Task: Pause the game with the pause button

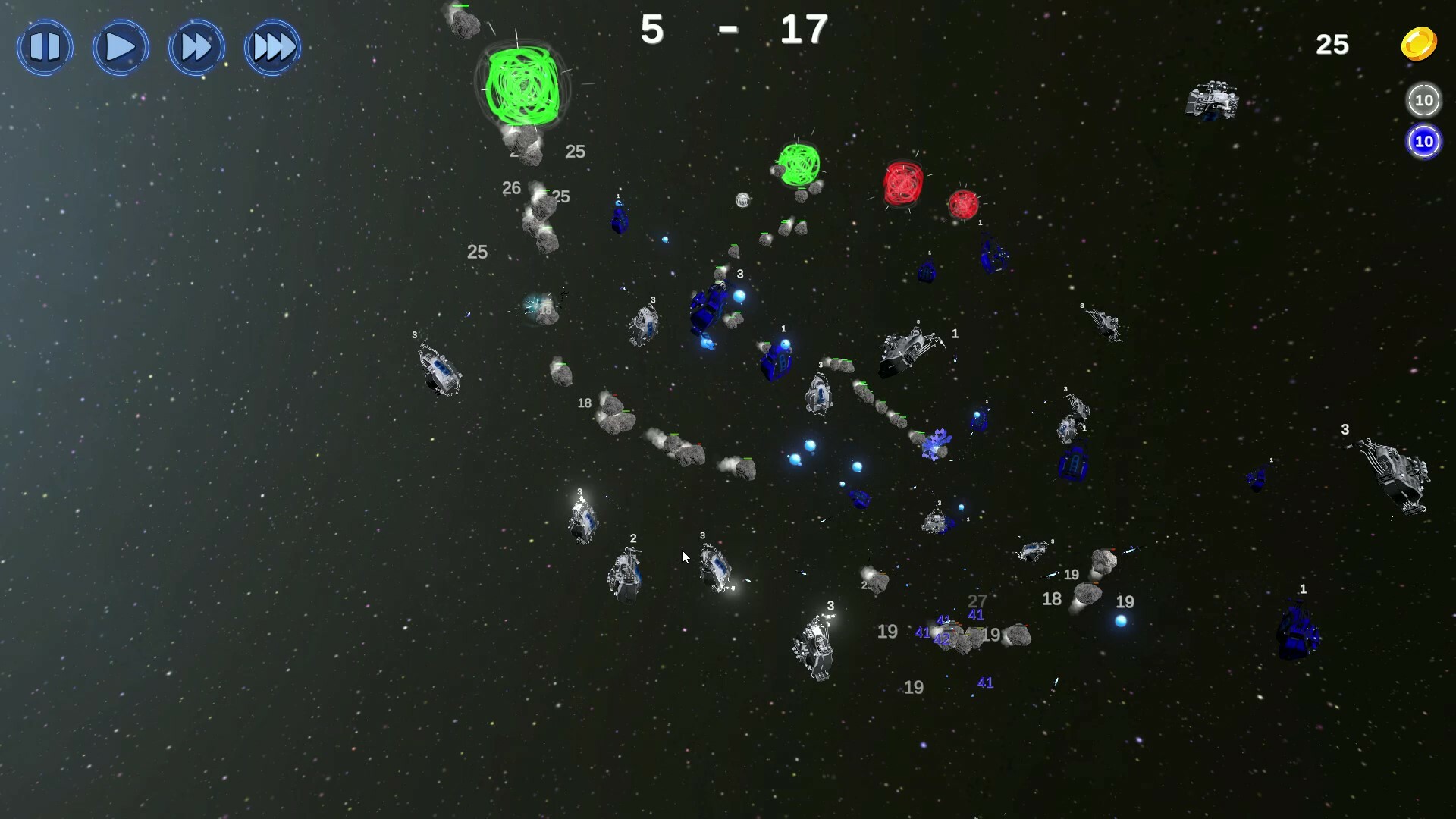Action: (44, 47)
